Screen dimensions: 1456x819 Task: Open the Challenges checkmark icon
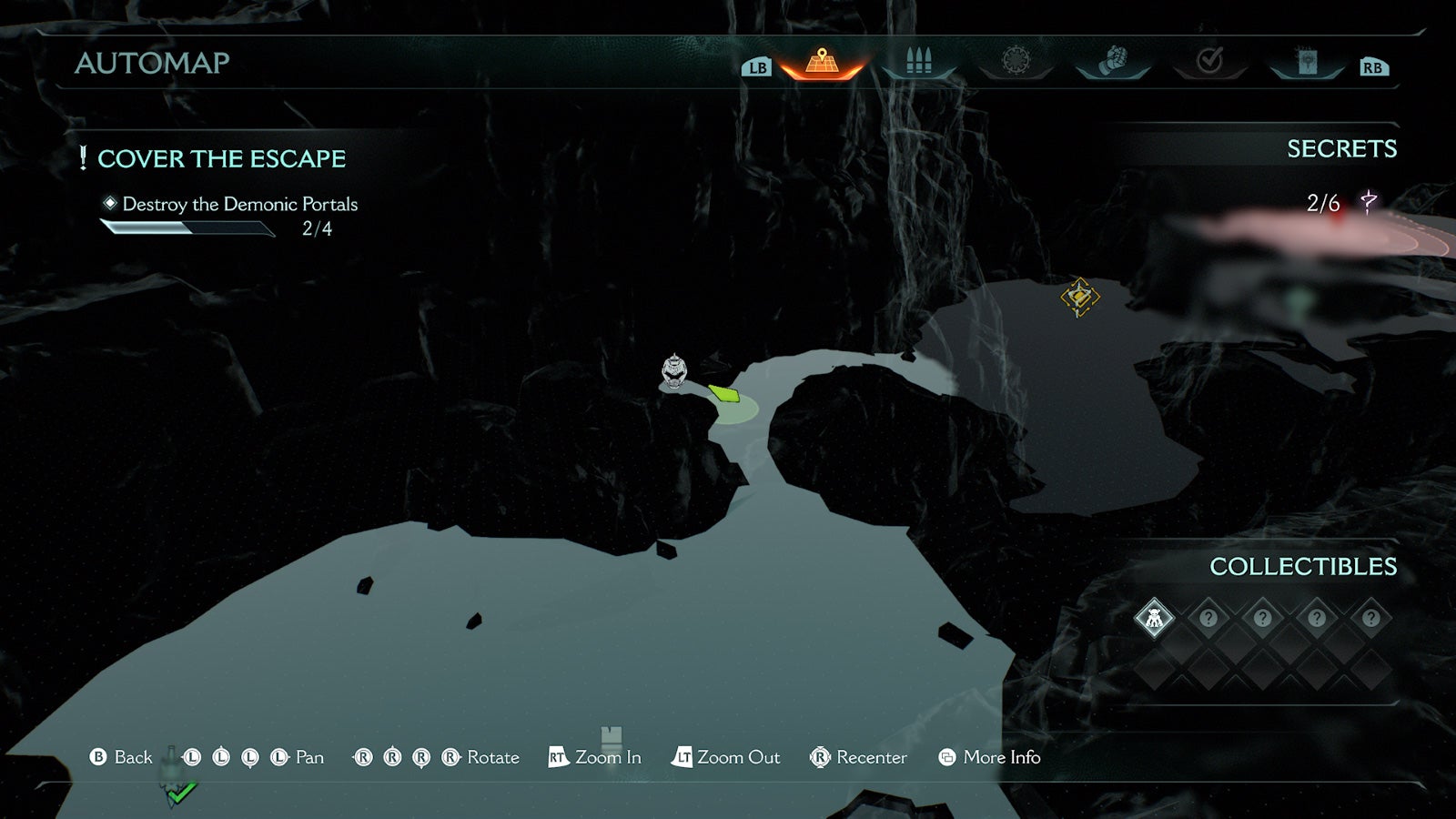click(x=1209, y=62)
